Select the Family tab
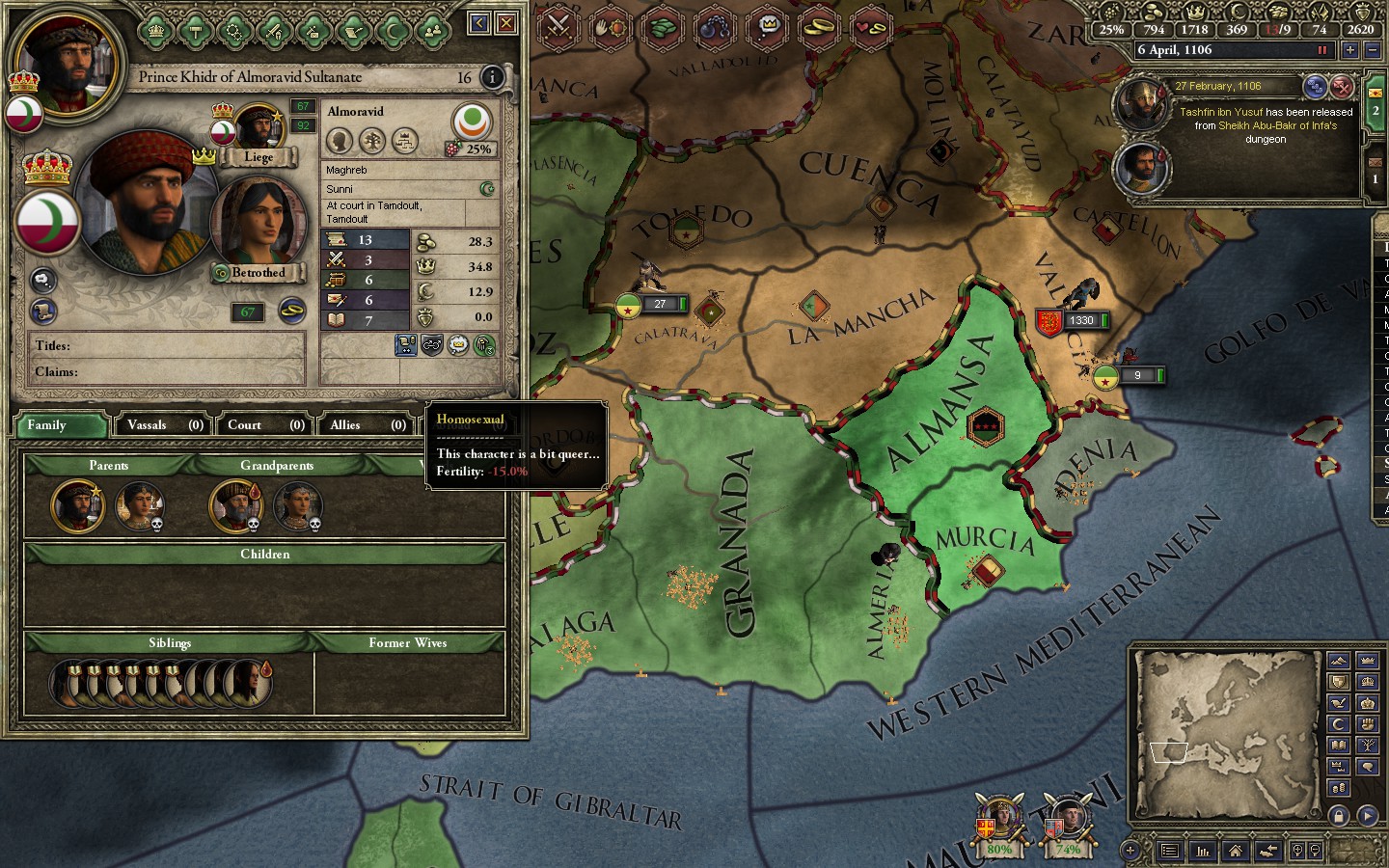Image resolution: width=1389 pixels, height=868 pixels. (60, 424)
